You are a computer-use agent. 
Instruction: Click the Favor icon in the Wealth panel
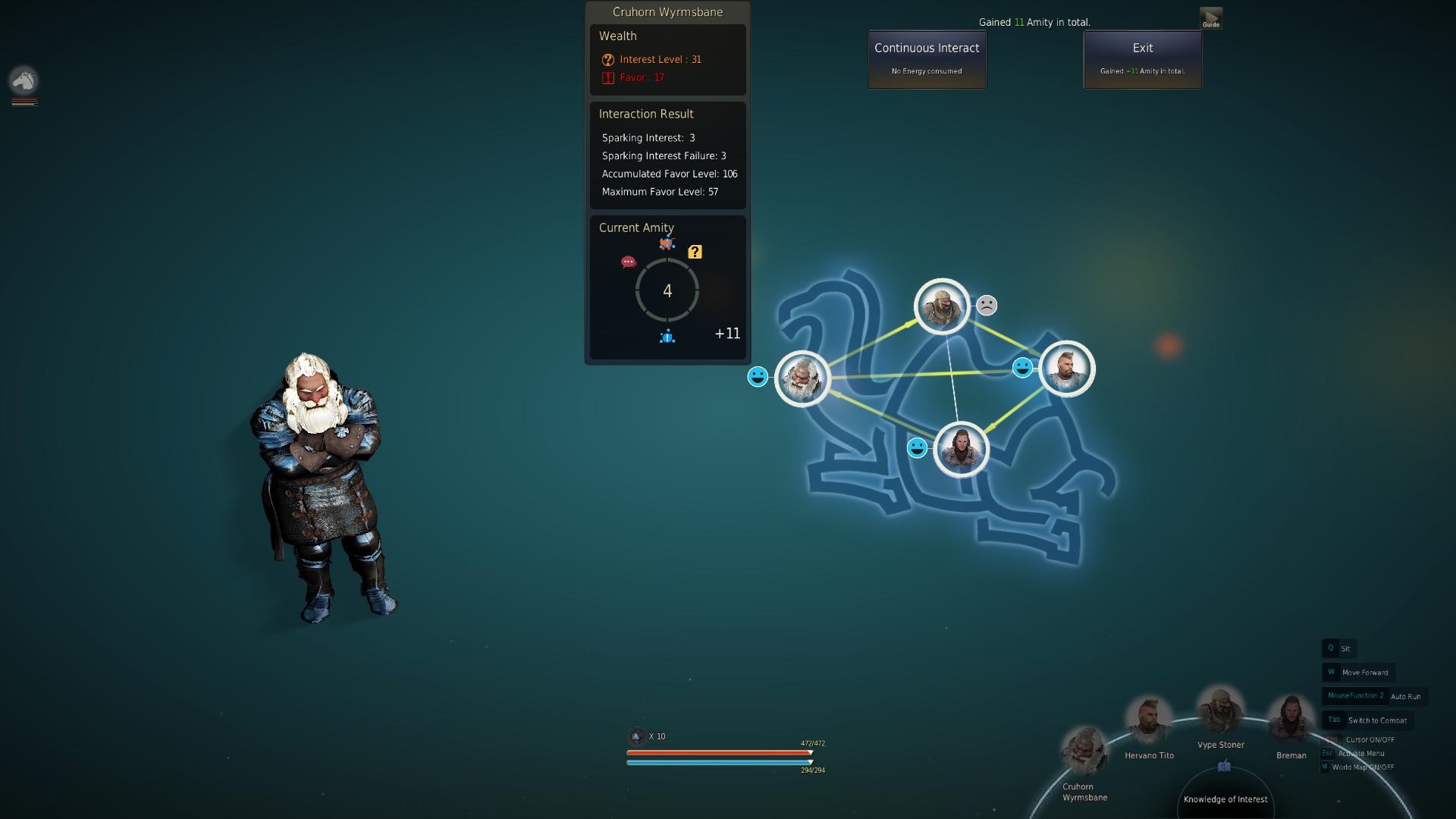pos(606,77)
